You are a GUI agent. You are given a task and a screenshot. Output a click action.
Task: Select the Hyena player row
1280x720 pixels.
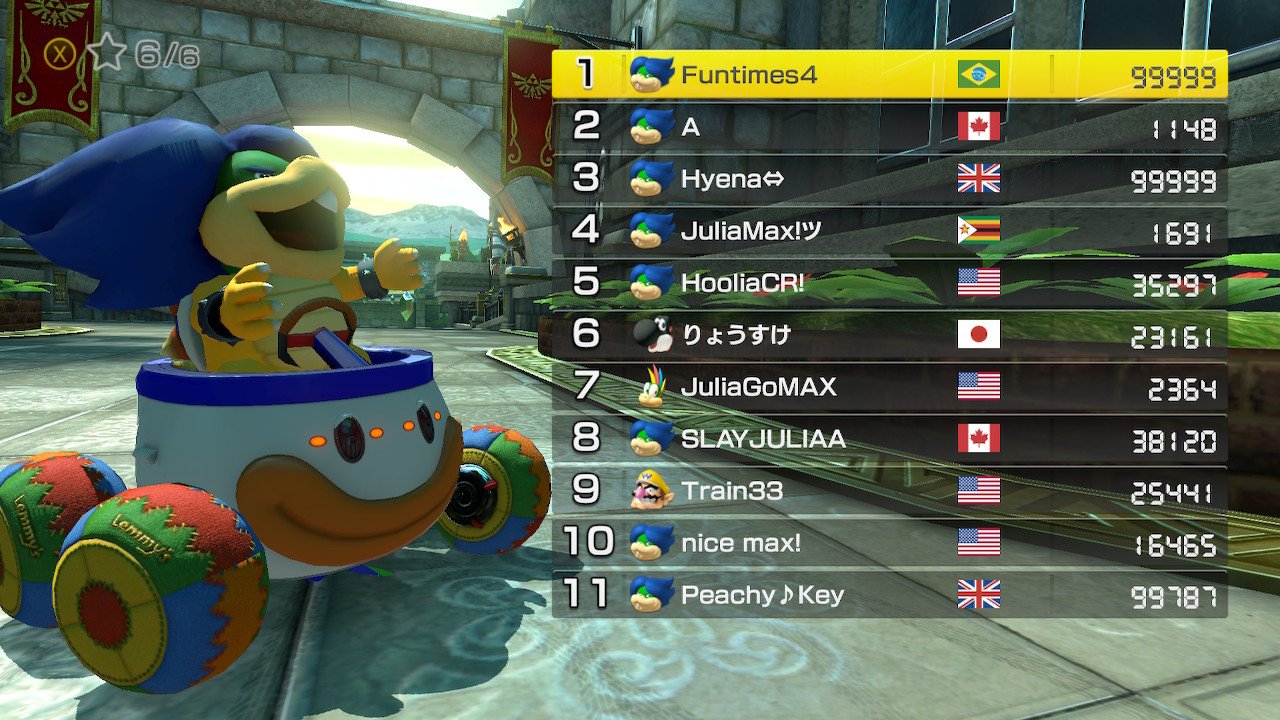point(889,179)
